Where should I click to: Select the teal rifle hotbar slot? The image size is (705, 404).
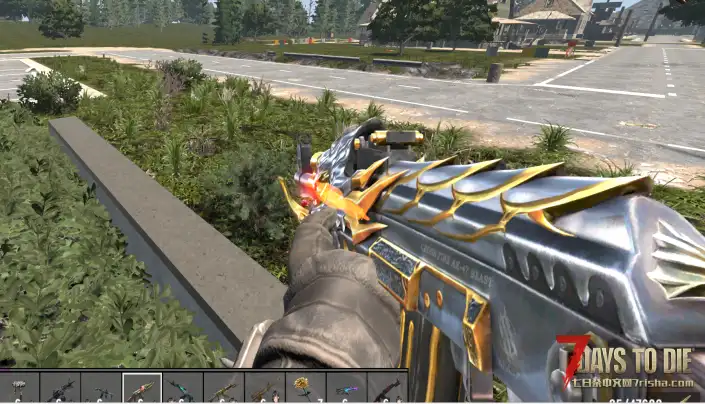point(182,388)
